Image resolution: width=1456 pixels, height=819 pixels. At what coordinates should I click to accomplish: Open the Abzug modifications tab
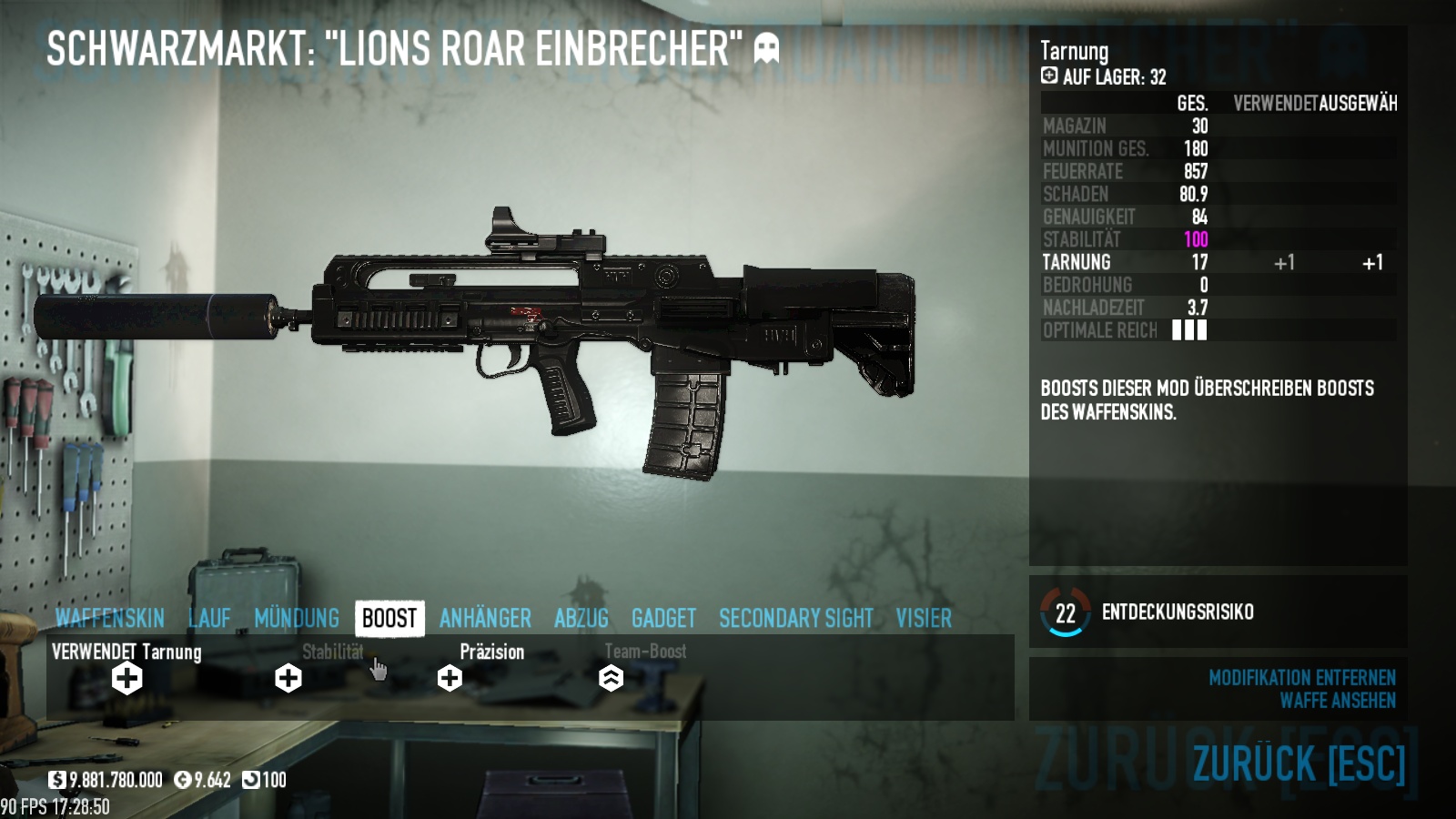(581, 619)
